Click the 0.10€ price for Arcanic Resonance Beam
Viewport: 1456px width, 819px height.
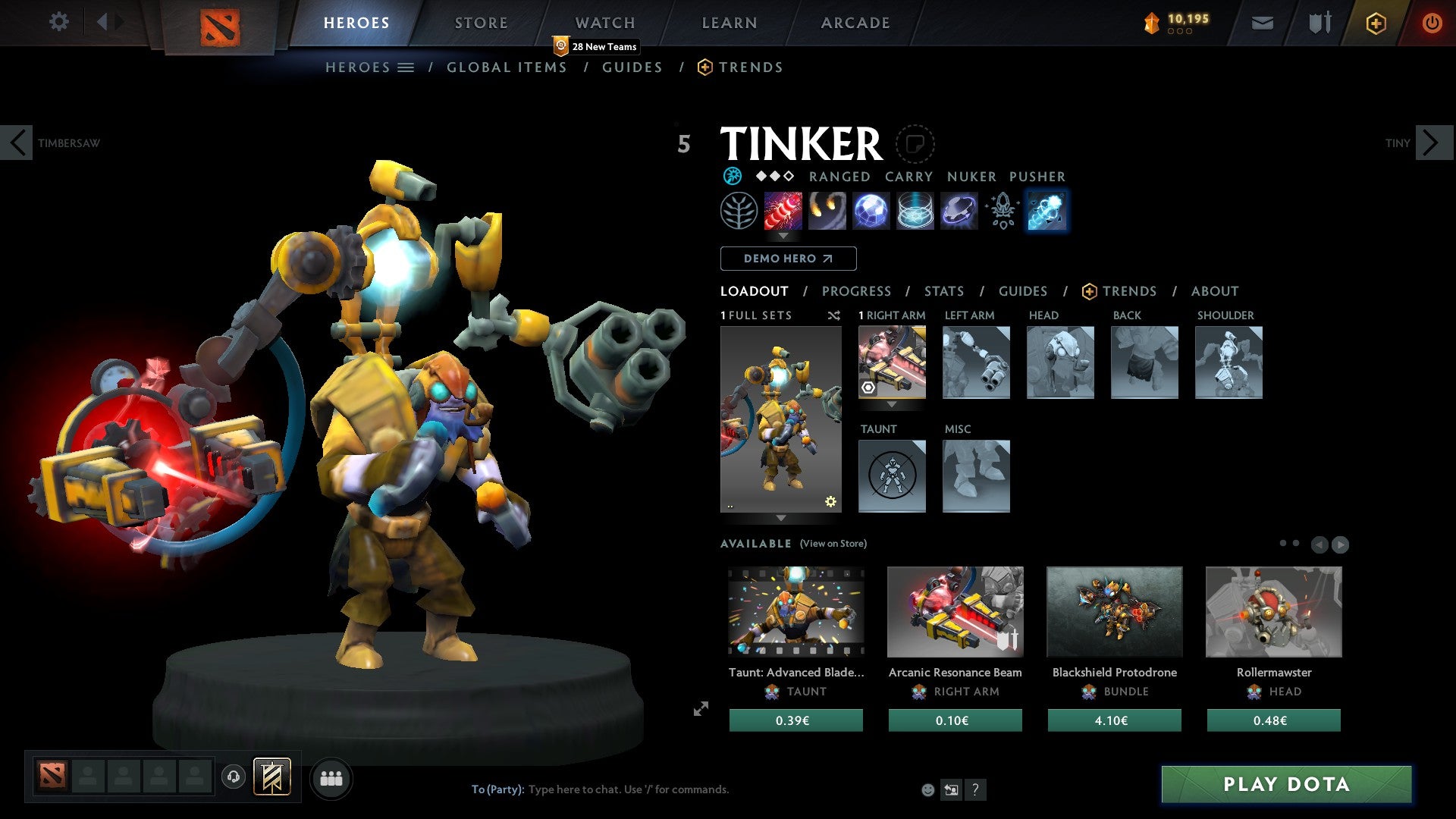(x=954, y=720)
